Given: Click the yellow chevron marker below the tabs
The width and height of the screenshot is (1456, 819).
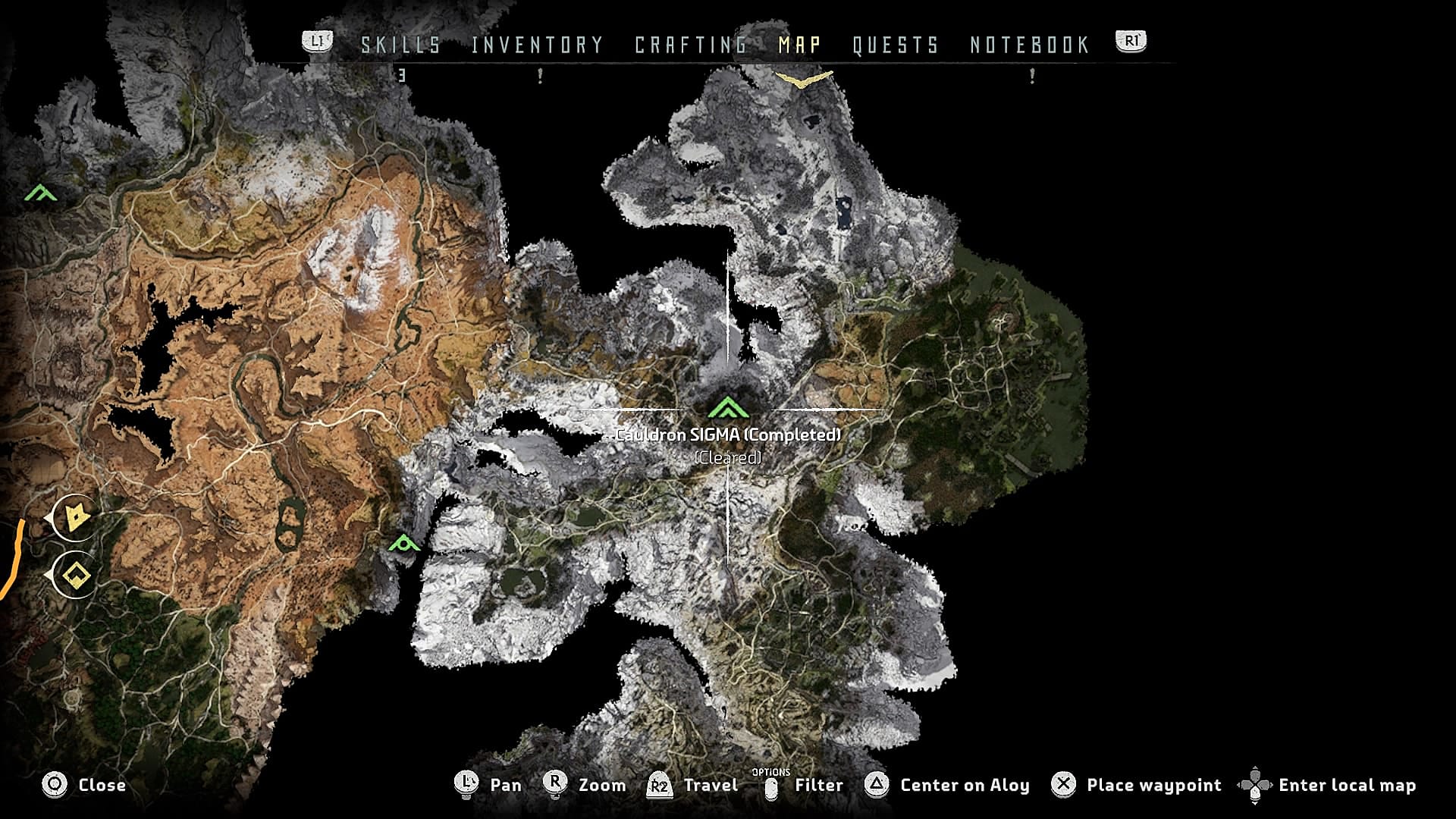Looking at the screenshot, I should point(803,78).
